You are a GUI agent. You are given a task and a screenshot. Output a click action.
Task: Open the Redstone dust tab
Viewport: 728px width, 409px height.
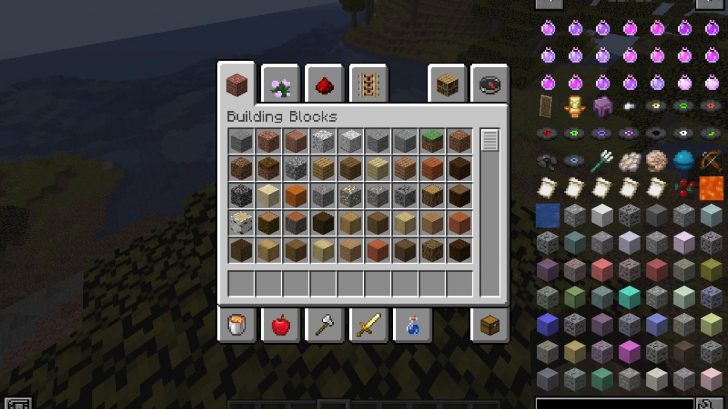pyautogui.click(x=323, y=84)
